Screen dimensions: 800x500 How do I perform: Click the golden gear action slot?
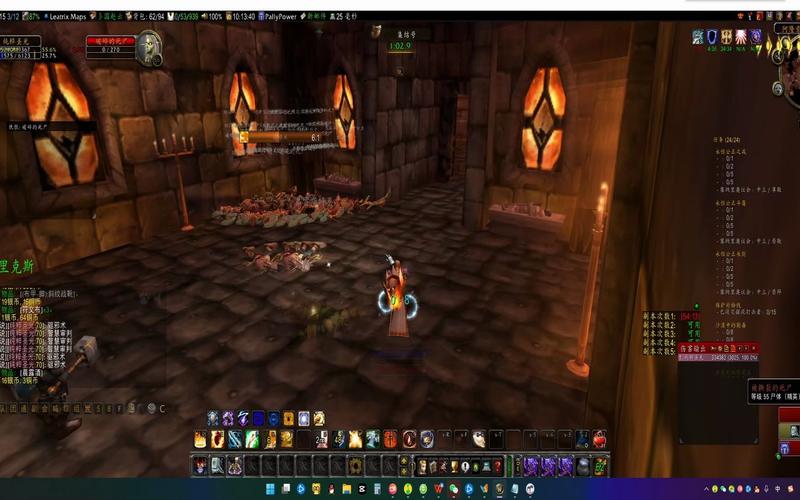[353, 465]
